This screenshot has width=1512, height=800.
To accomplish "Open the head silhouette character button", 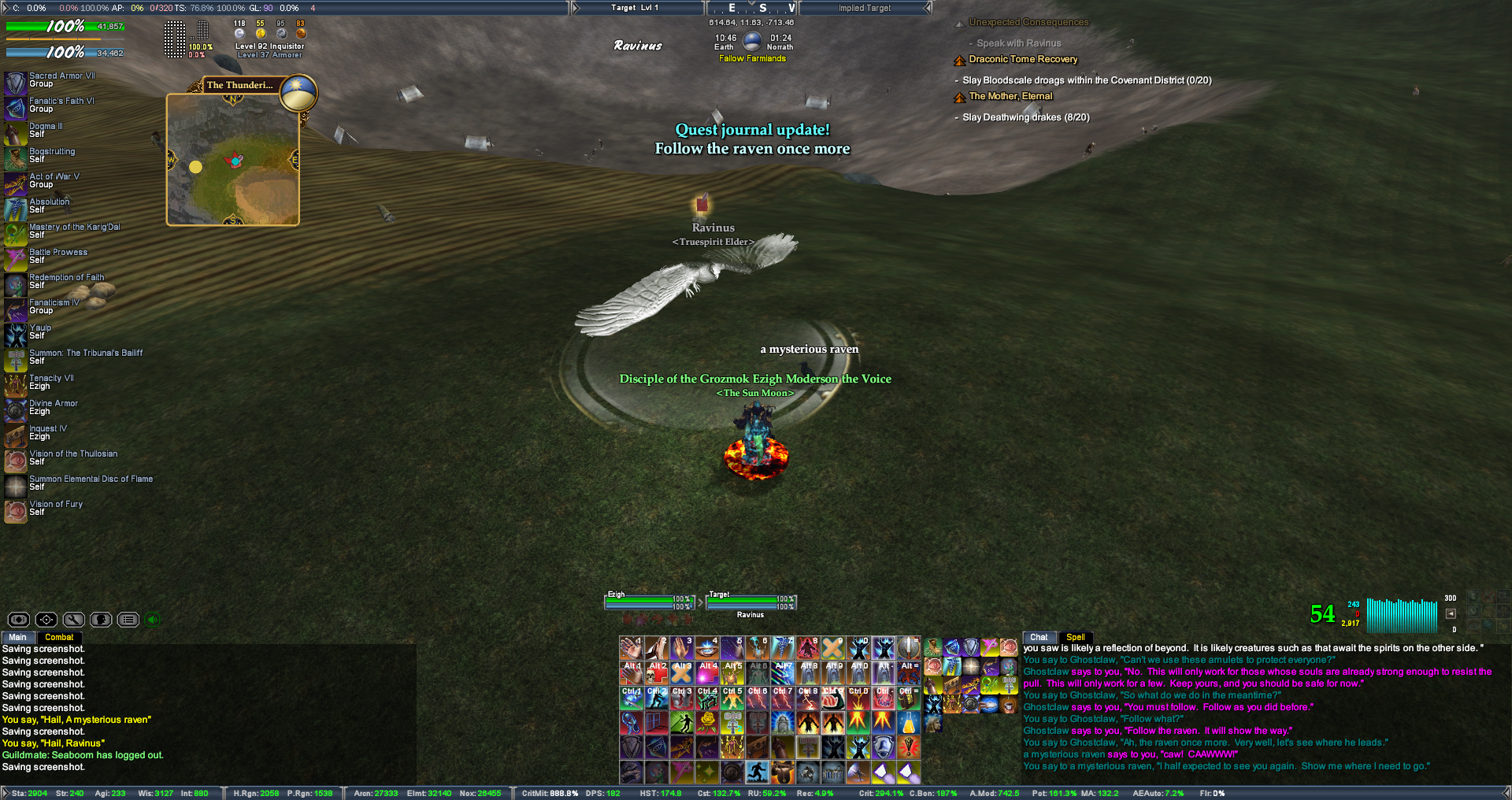I will point(101,620).
